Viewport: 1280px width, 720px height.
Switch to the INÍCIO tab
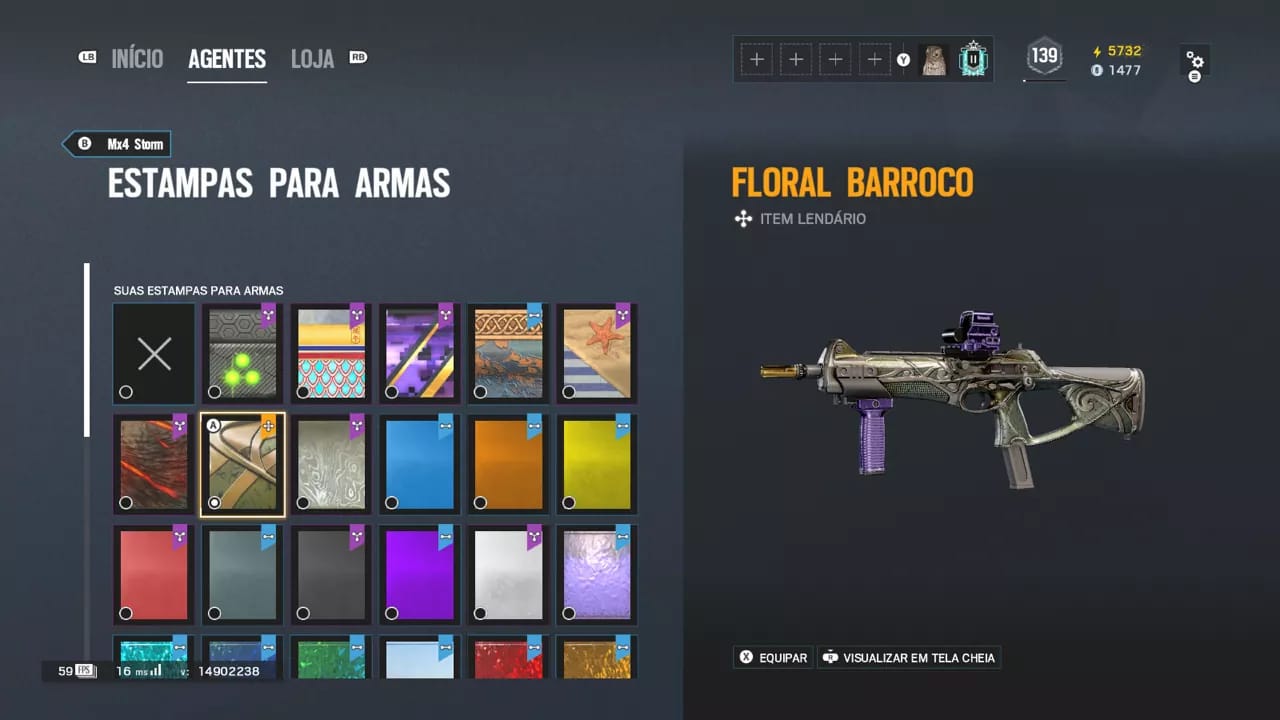pos(138,59)
